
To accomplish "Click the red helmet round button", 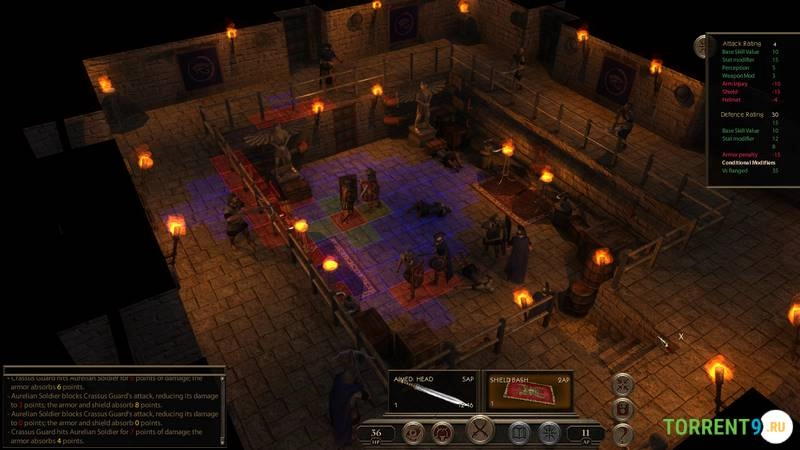I will 442,433.
